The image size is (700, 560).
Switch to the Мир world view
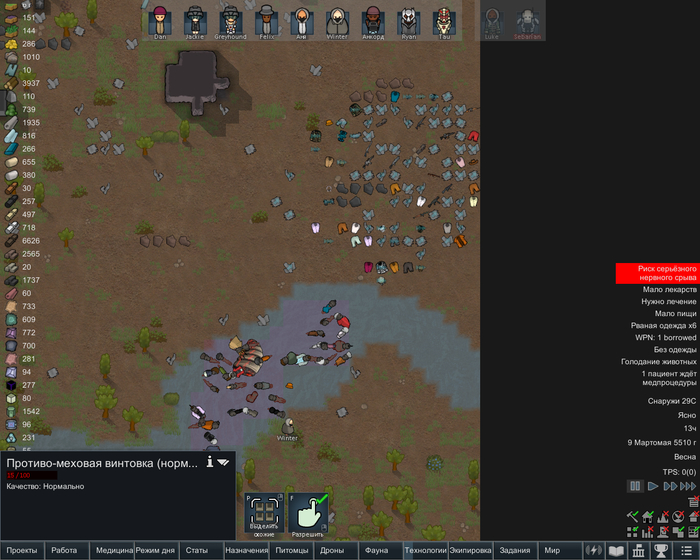pos(552,550)
